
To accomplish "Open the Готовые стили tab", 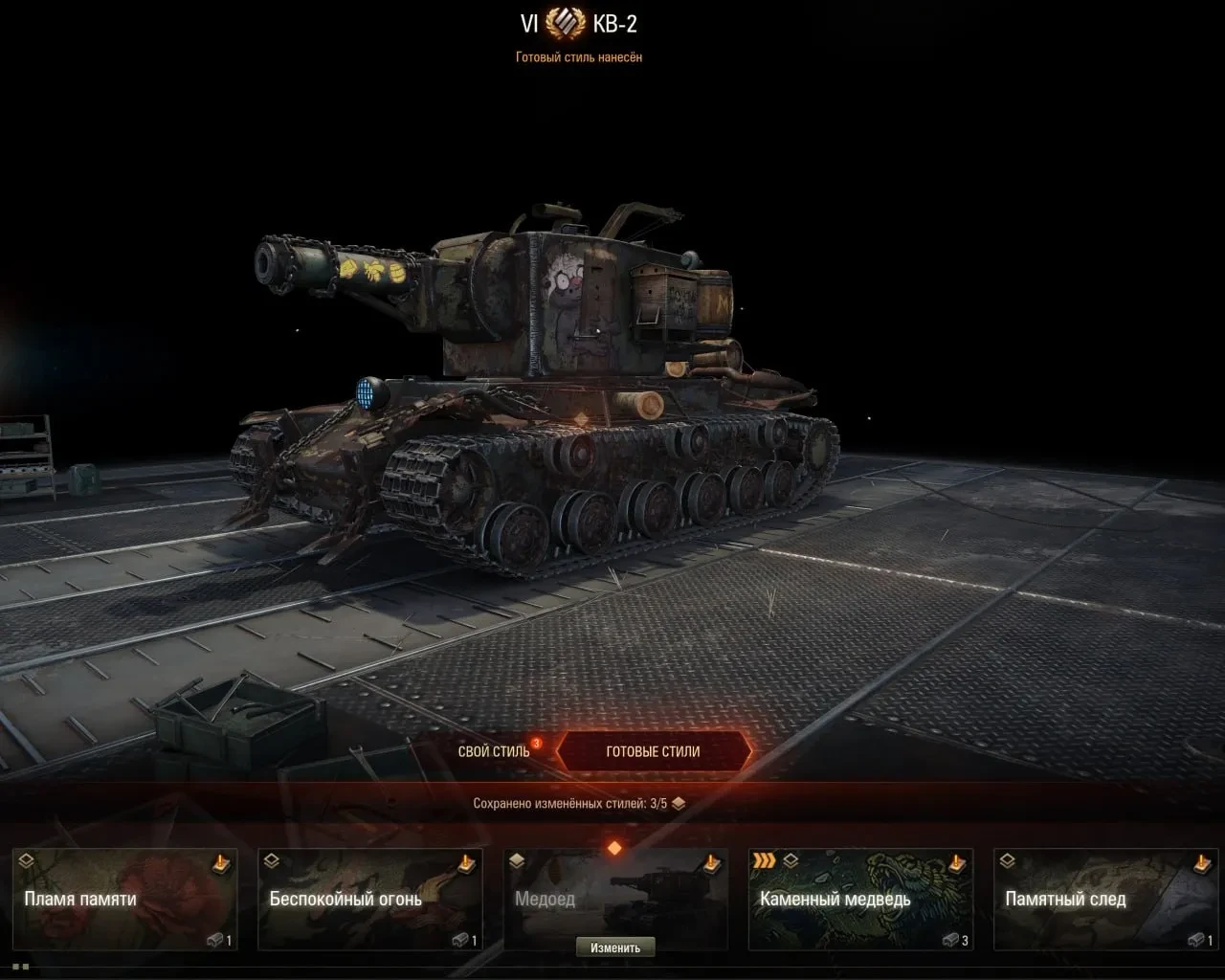I will [653, 751].
